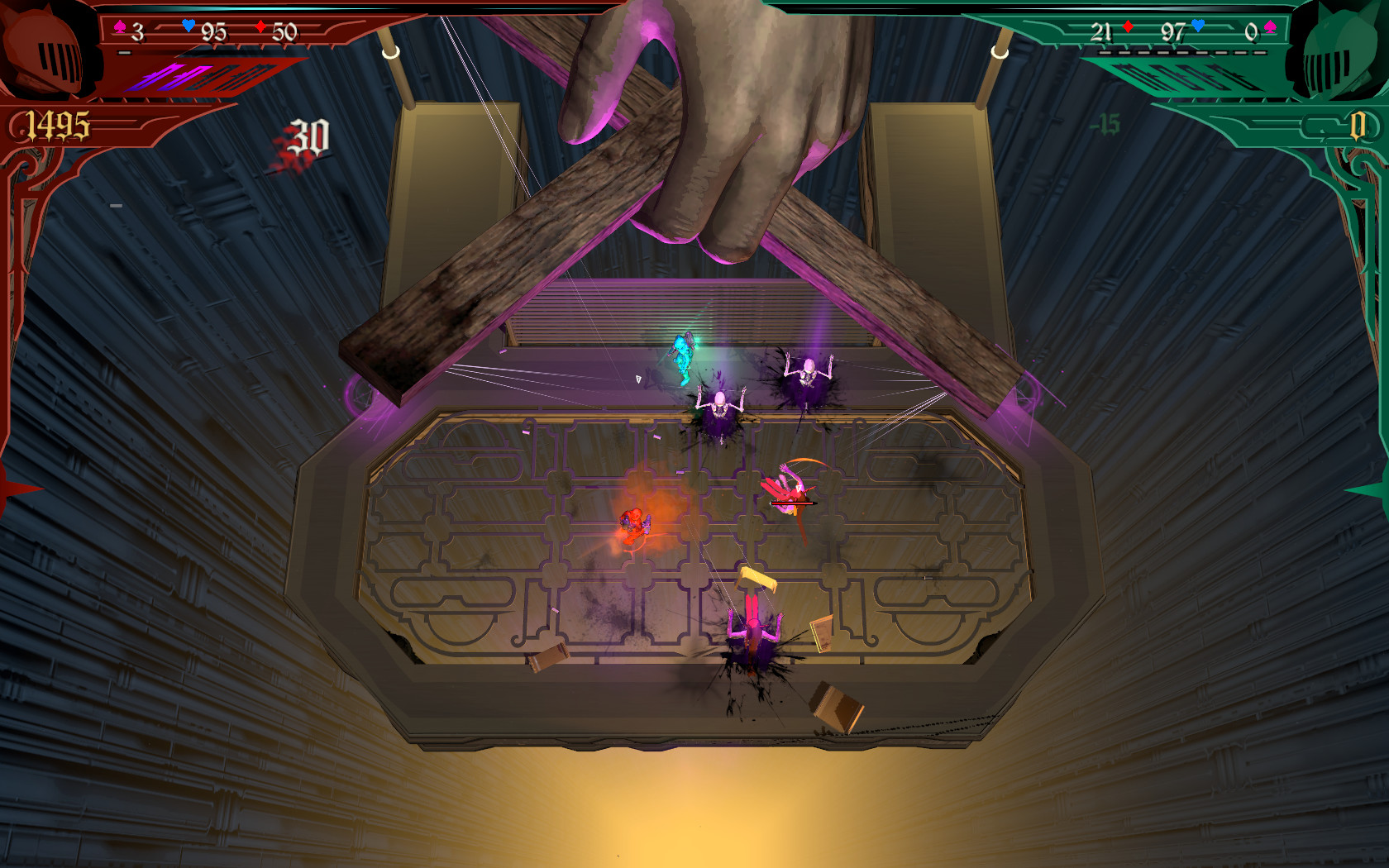1389x868 pixels.
Task: Select the cyan glowing fighter
Action: 683,355
